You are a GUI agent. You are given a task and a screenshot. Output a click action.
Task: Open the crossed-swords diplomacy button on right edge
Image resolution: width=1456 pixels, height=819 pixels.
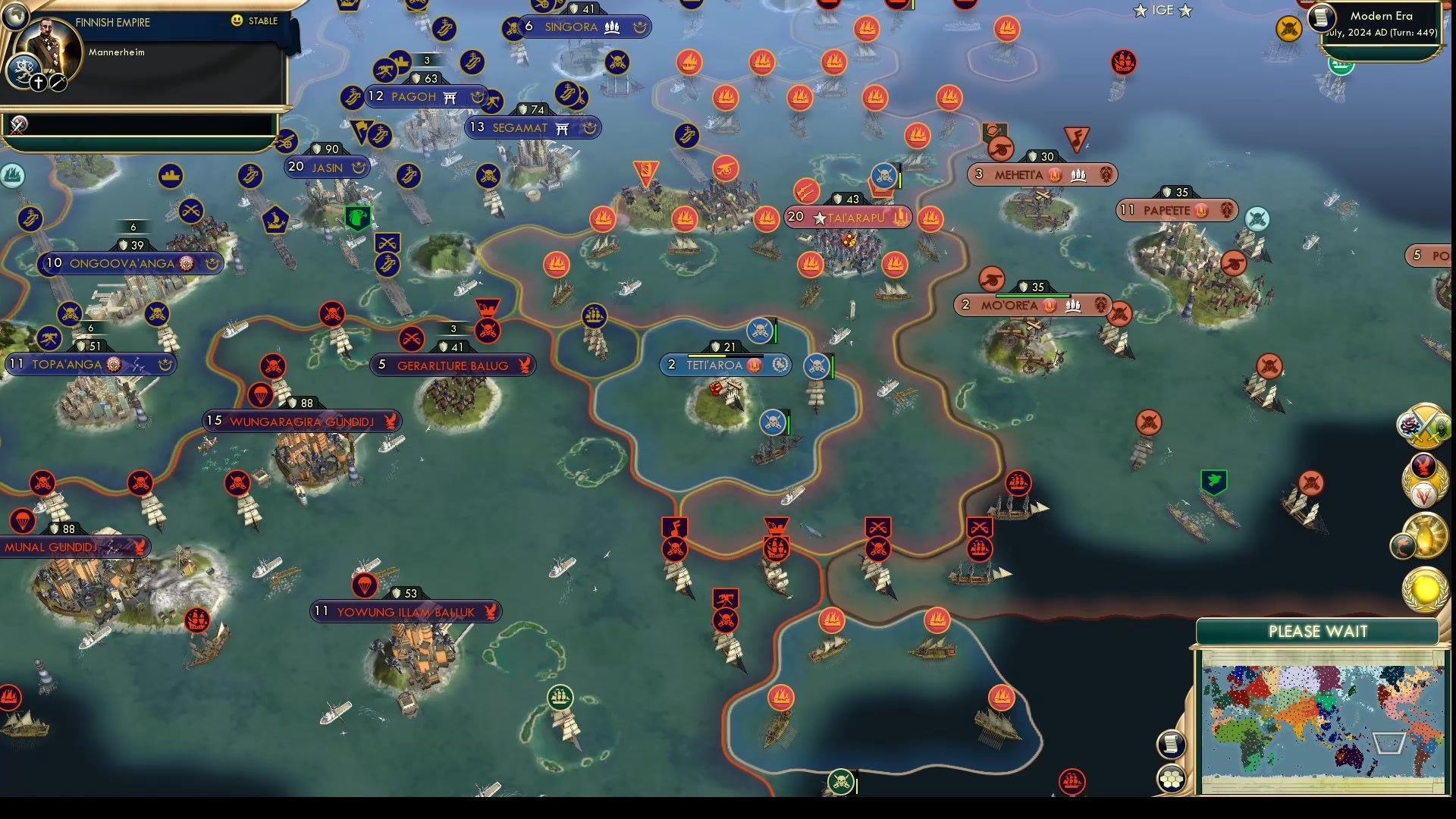coord(1424,426)
